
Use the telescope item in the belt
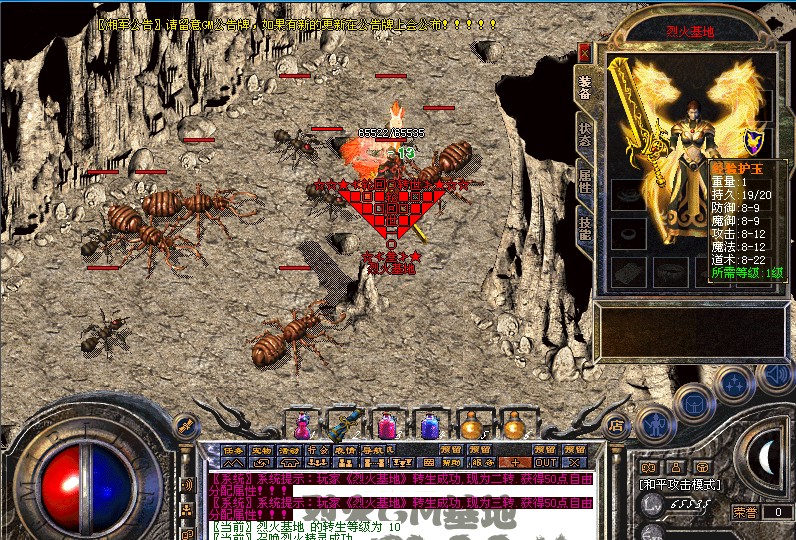point(344,426)
